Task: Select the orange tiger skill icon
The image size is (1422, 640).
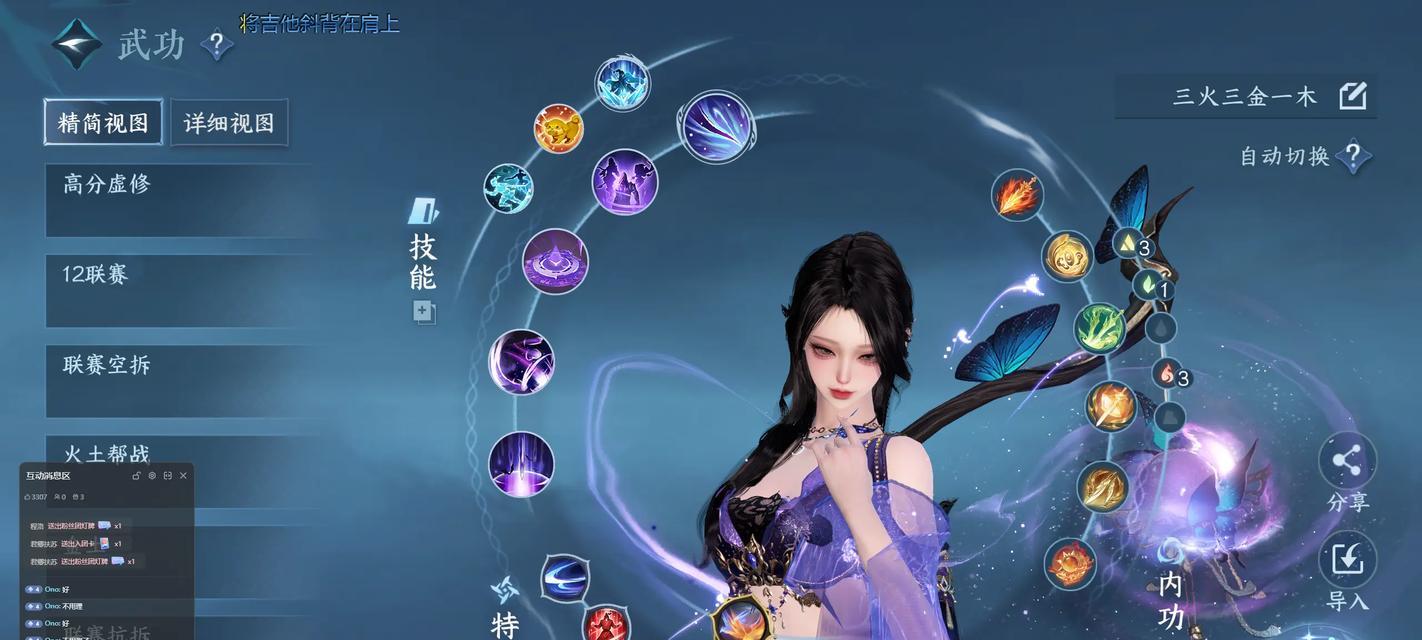Action: click(558, 129)
